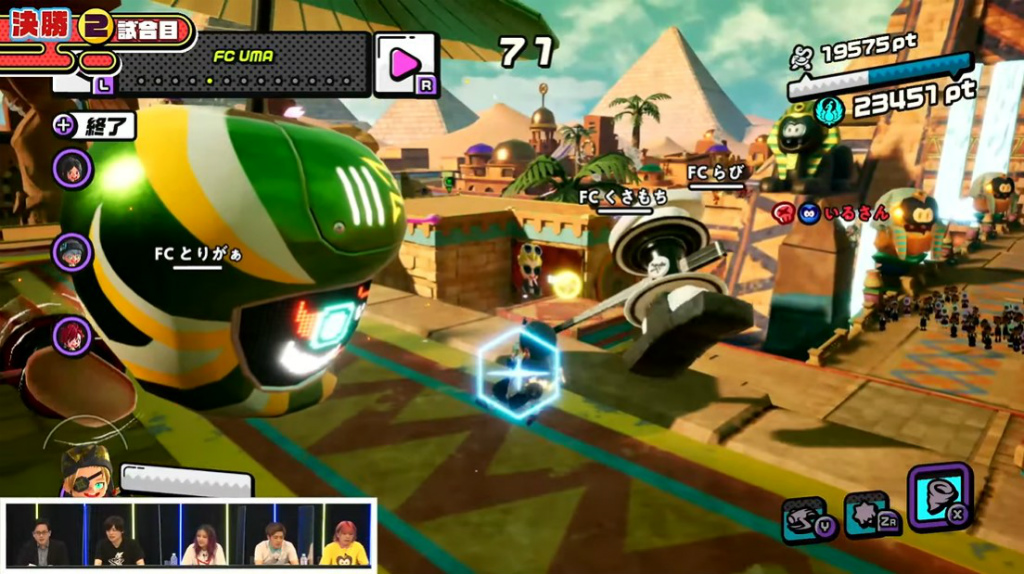Select the red-haired player portrait
Image resolution: width=1024 pixels, height=574 pixels.
pyautogui.click(x=73, y=335)
